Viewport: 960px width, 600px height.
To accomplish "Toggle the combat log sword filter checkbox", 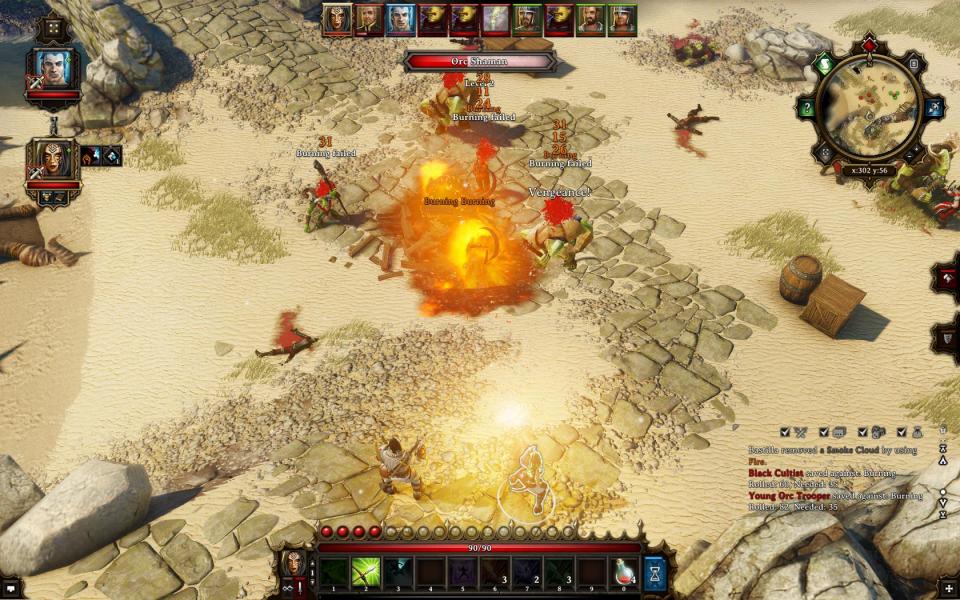I will [786, 432].
